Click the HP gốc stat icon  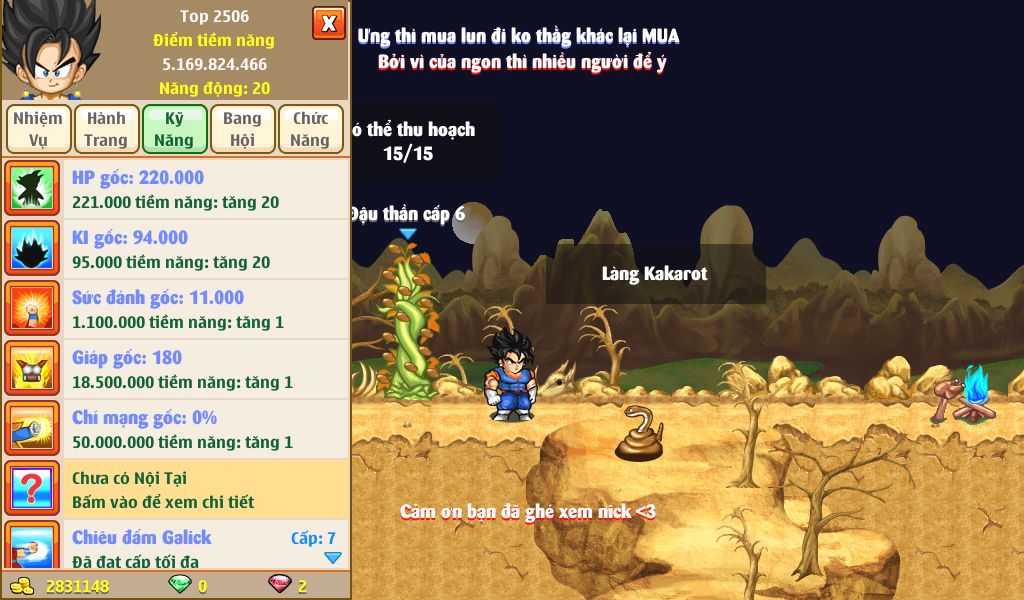(x=33, y=189)
